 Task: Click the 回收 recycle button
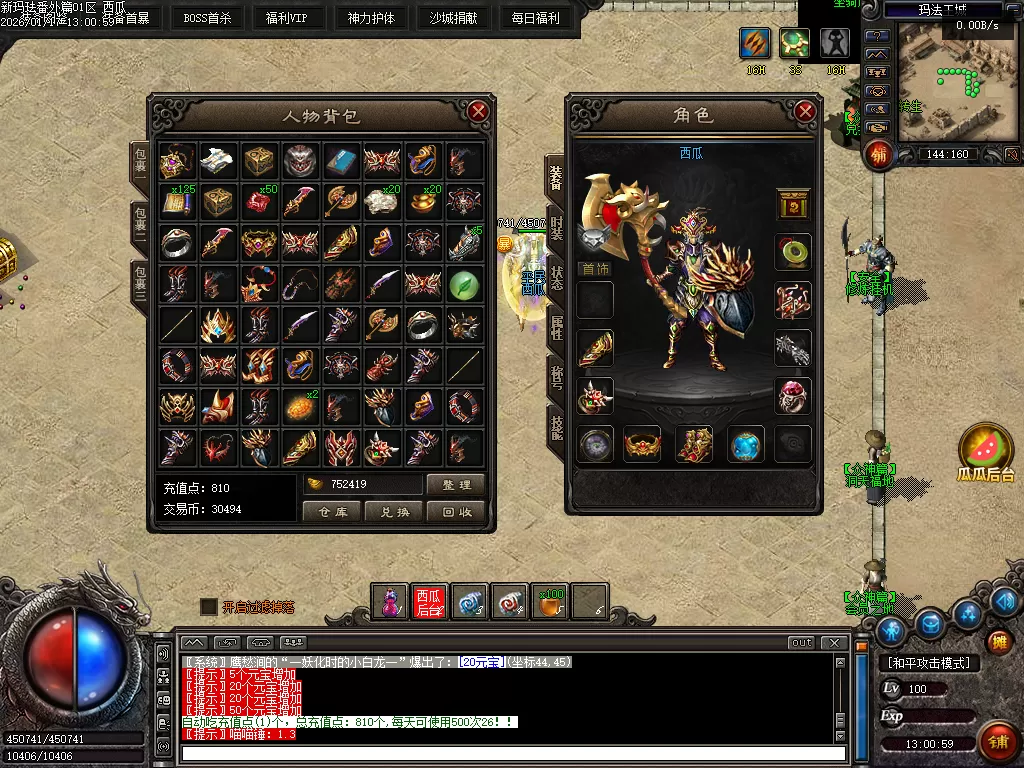click(x=456, y=511)
